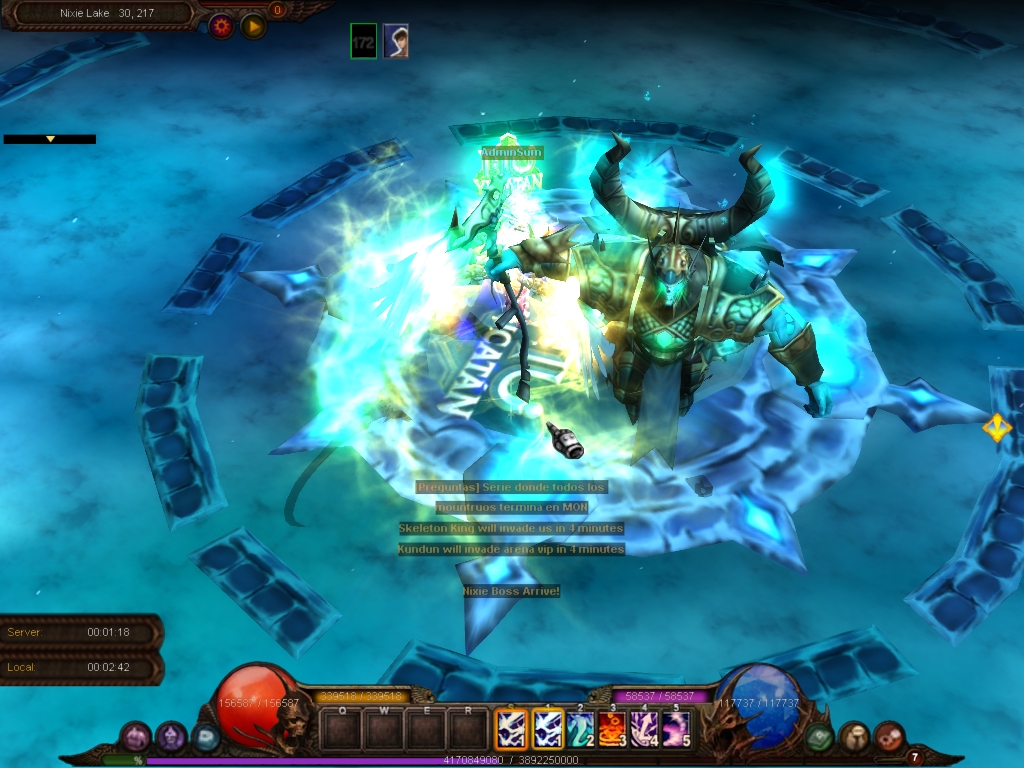Cast the purple skill numbered 4

pyautogui.click(x=643, y=729)
